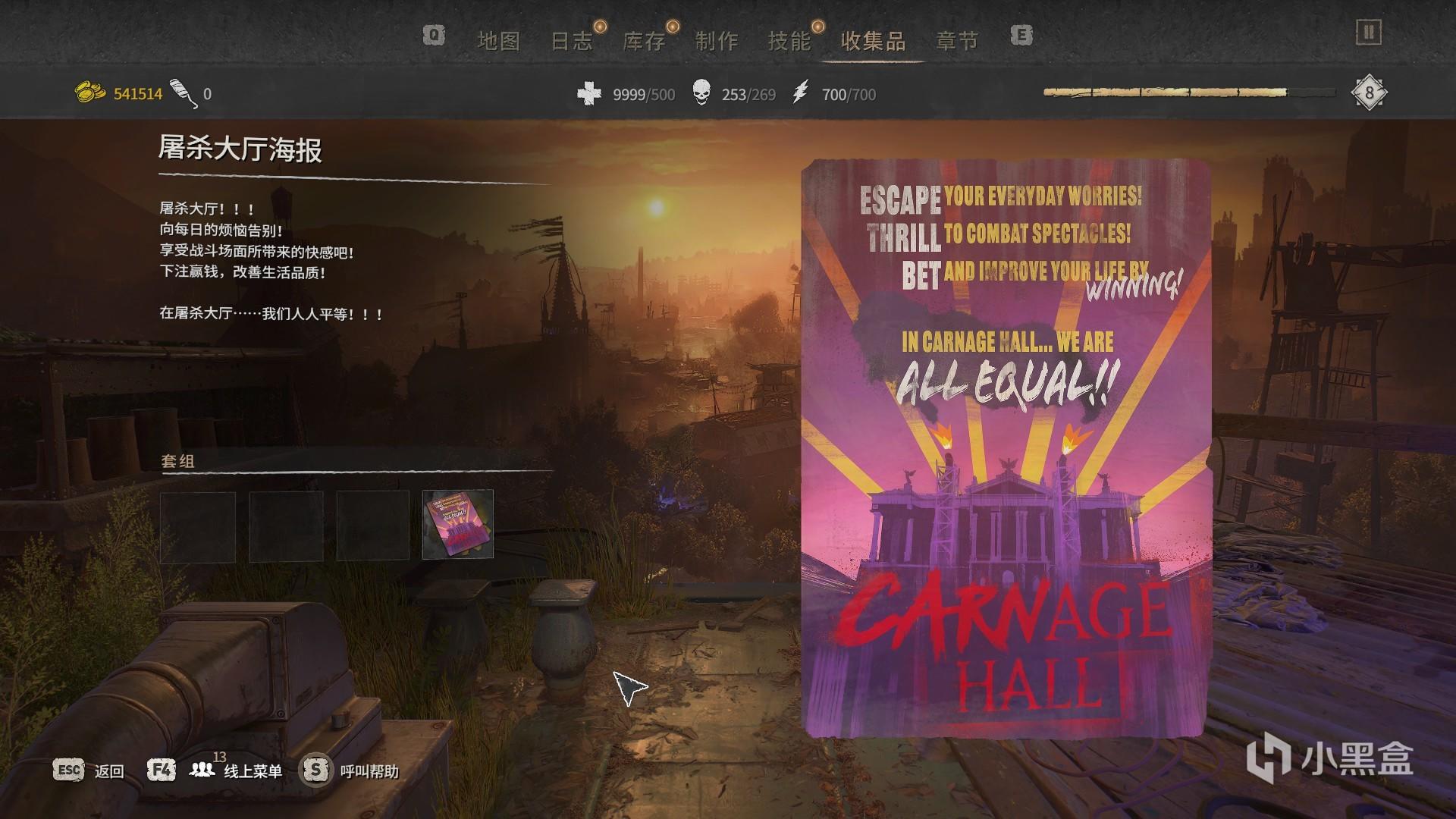
Task: Choose 呼叫帮助 to call for help
Action: tap(369, 771)
